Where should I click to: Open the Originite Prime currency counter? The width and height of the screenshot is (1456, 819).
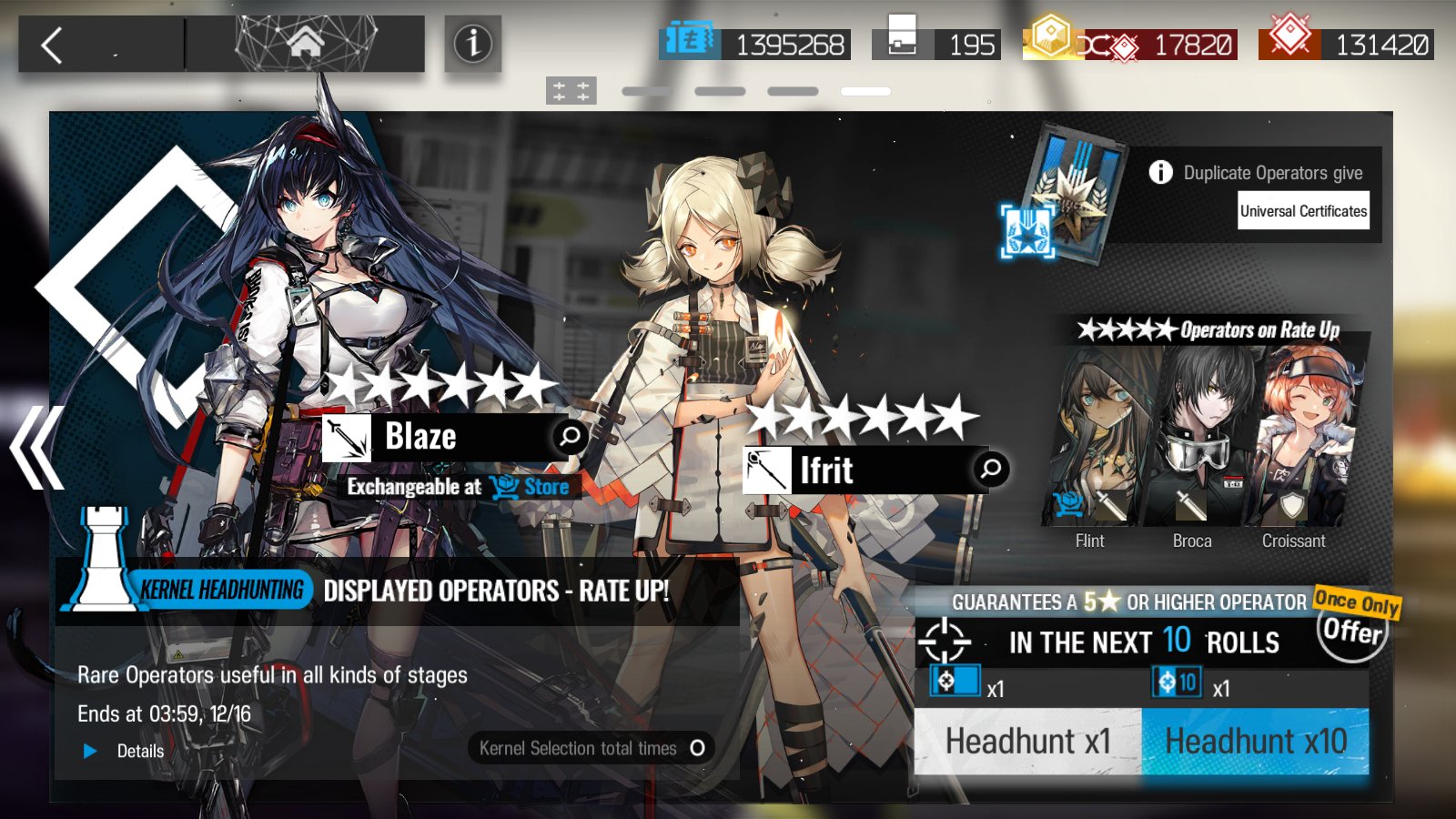1347,44
